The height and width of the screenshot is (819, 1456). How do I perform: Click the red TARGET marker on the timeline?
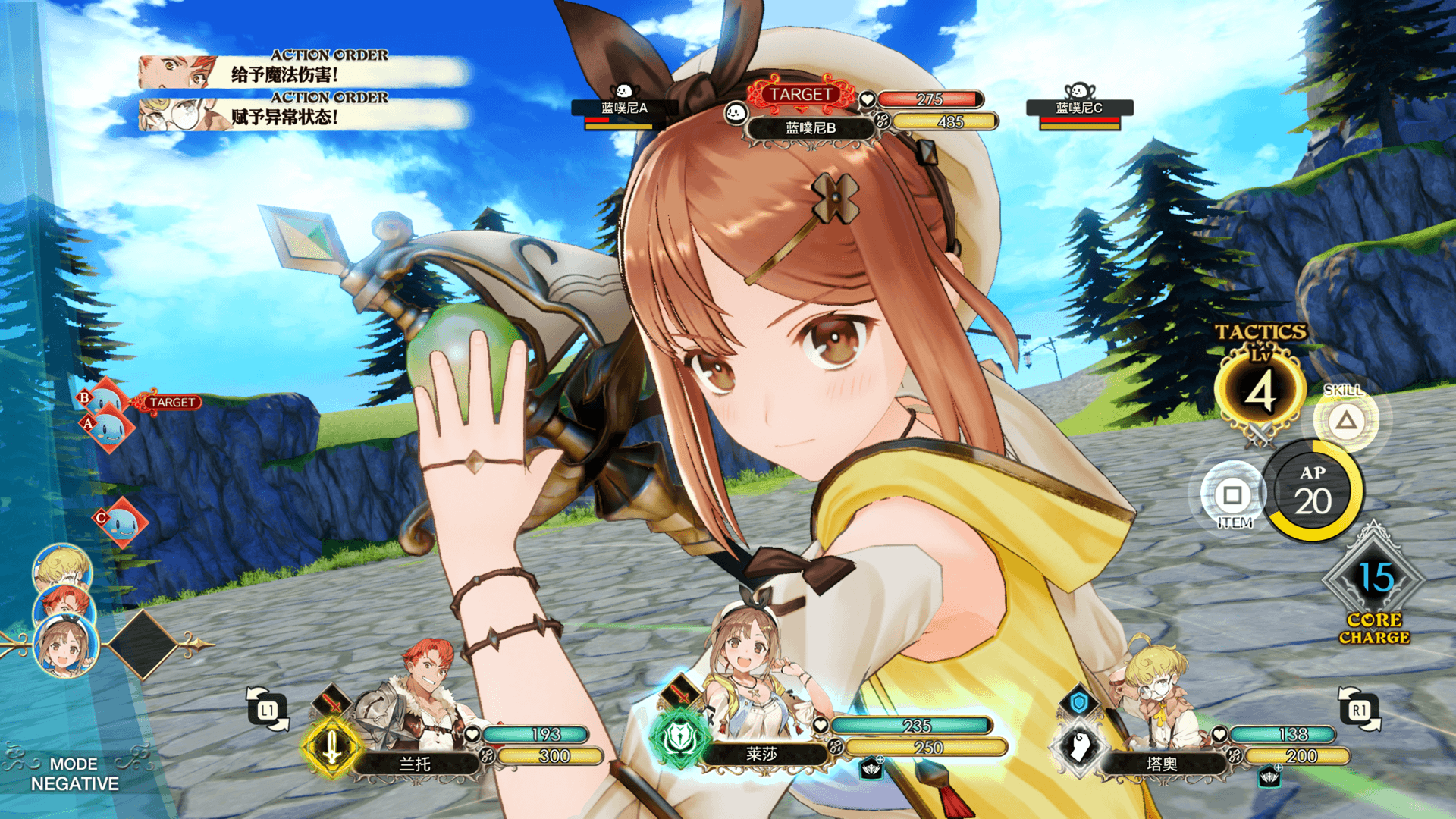click(x=171, y=403)
